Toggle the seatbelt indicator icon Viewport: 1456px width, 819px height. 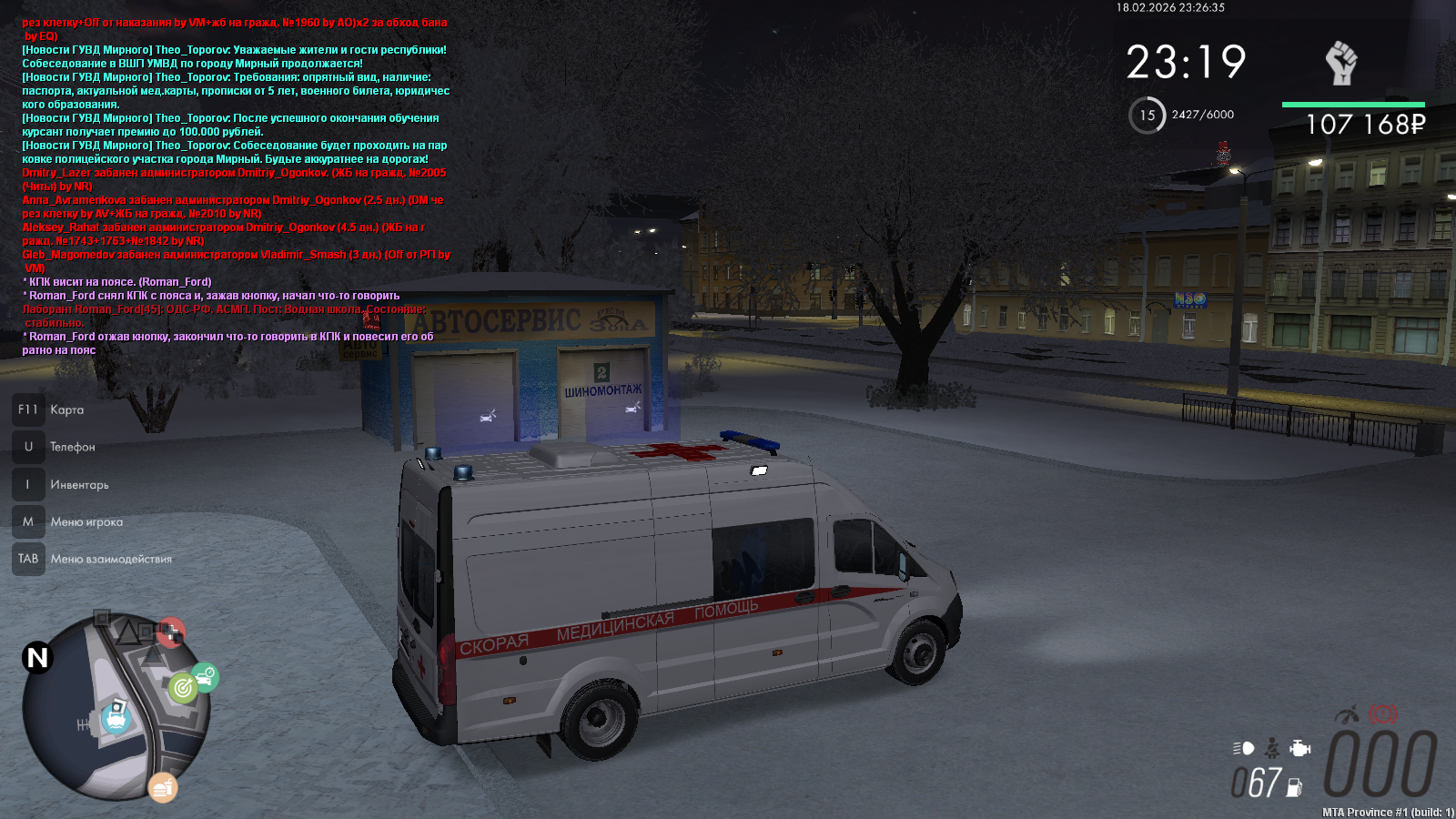click(x=1272, y=748)
